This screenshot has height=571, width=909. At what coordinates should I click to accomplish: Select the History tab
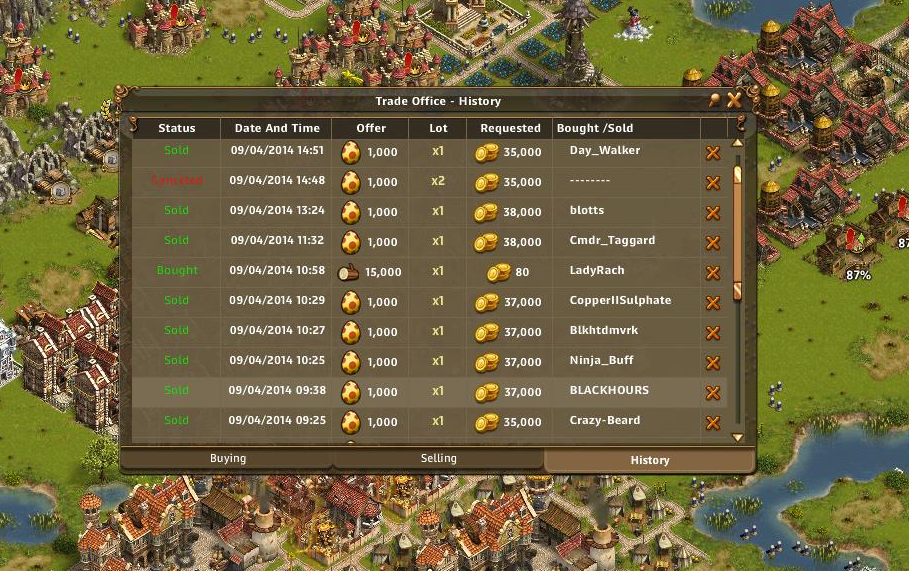[650, 460]
